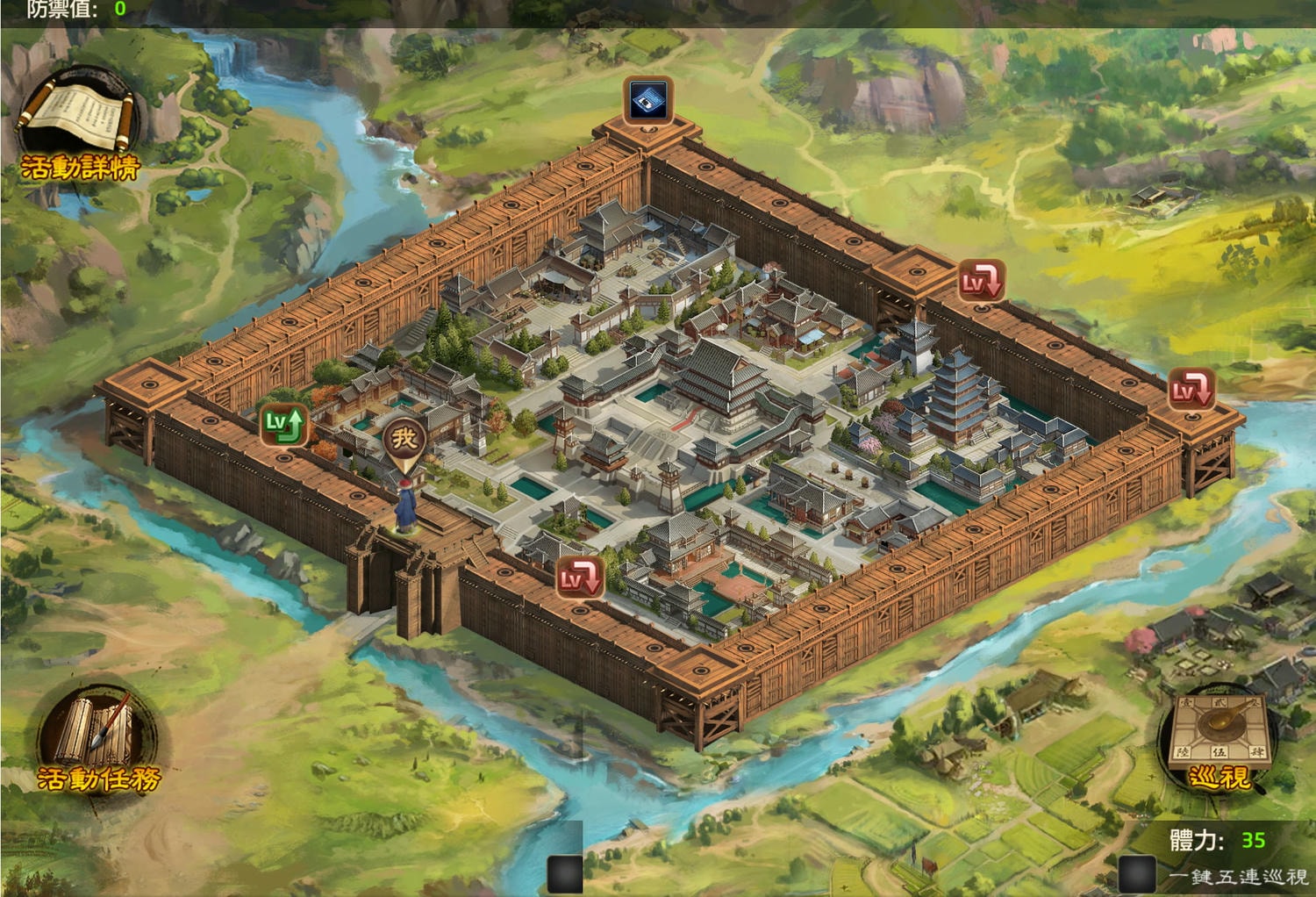1316x897 pixels.
Task: Open the 活動任務 bamboo scroll menu
Action: coord(97,739)
